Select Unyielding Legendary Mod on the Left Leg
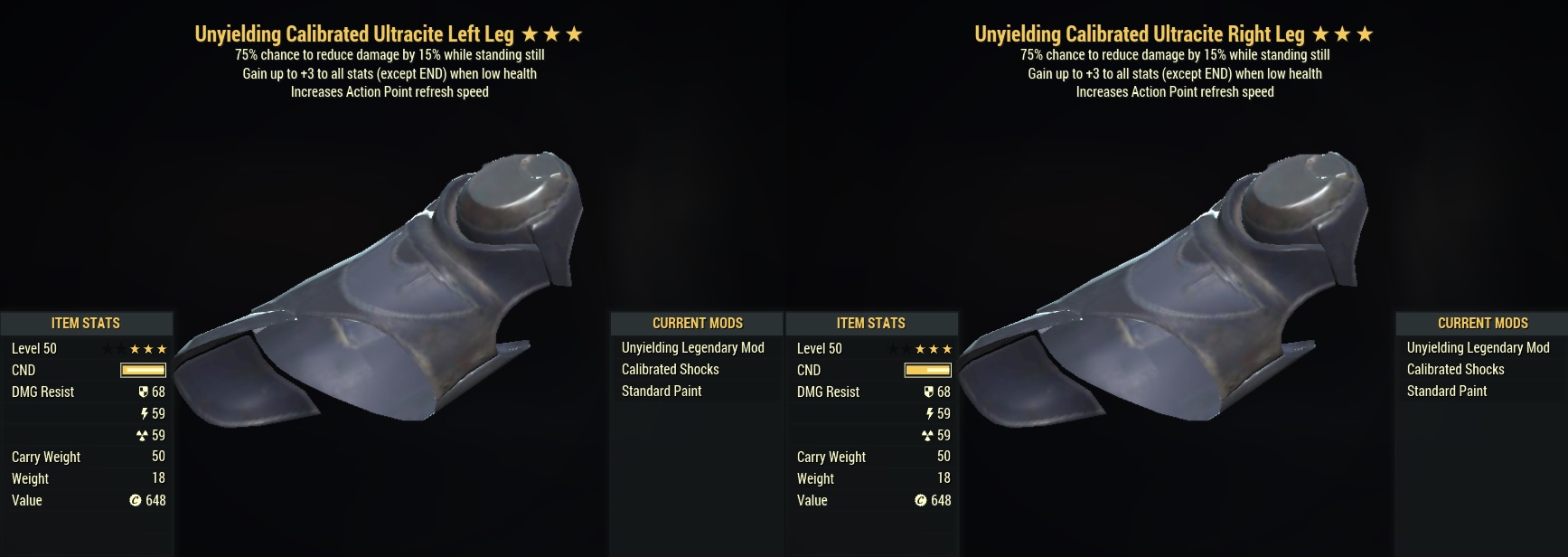This screenshot has width=1568, height=557. pos(692,348)
